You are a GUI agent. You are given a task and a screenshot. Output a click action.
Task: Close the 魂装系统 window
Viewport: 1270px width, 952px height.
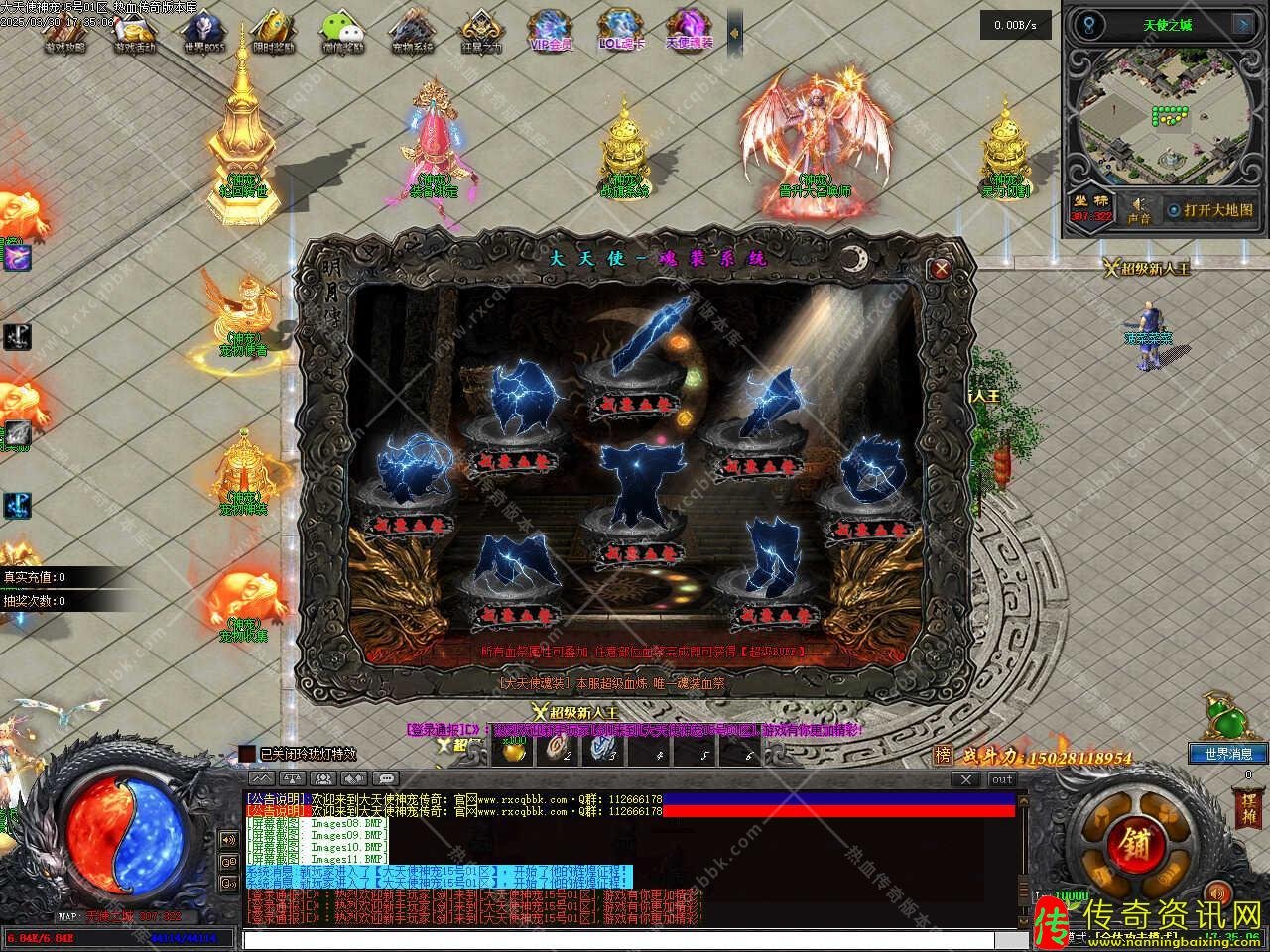pyautogui.click(x=940, y=268)
